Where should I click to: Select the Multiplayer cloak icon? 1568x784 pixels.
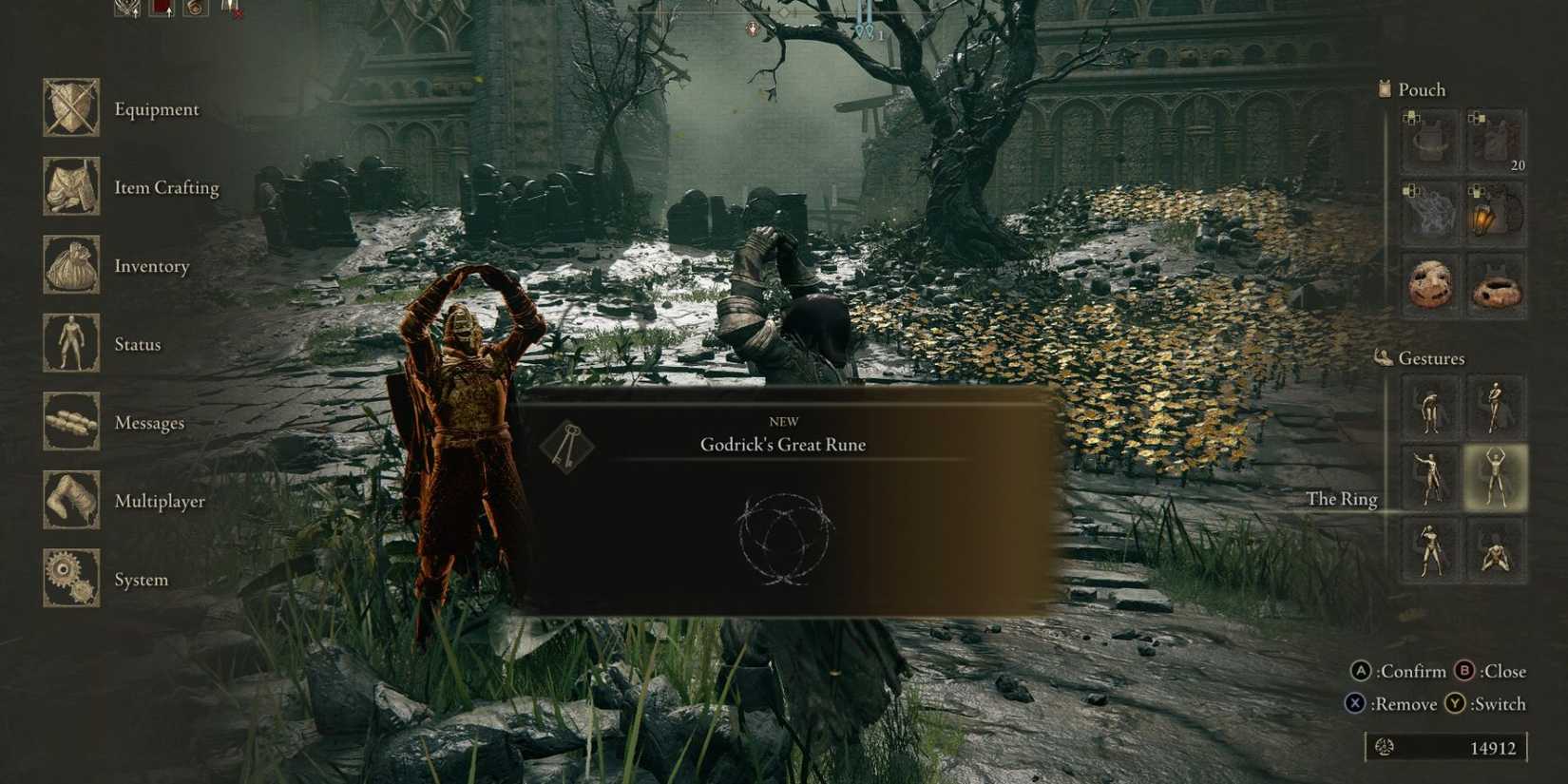coord(71,501)
